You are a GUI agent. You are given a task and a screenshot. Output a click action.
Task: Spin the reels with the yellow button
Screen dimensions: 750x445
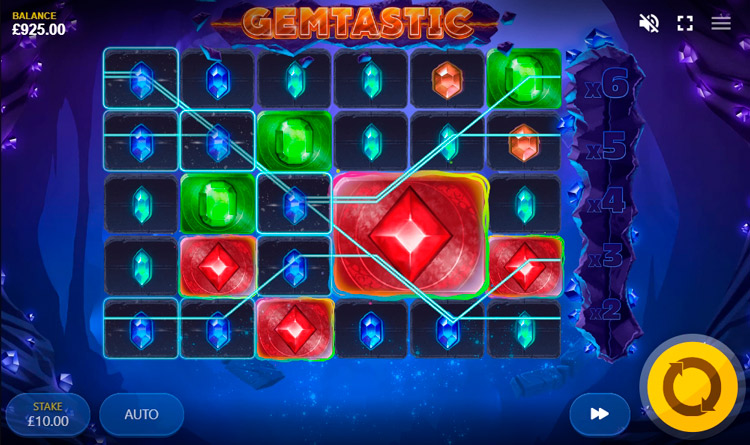point(692,387)
